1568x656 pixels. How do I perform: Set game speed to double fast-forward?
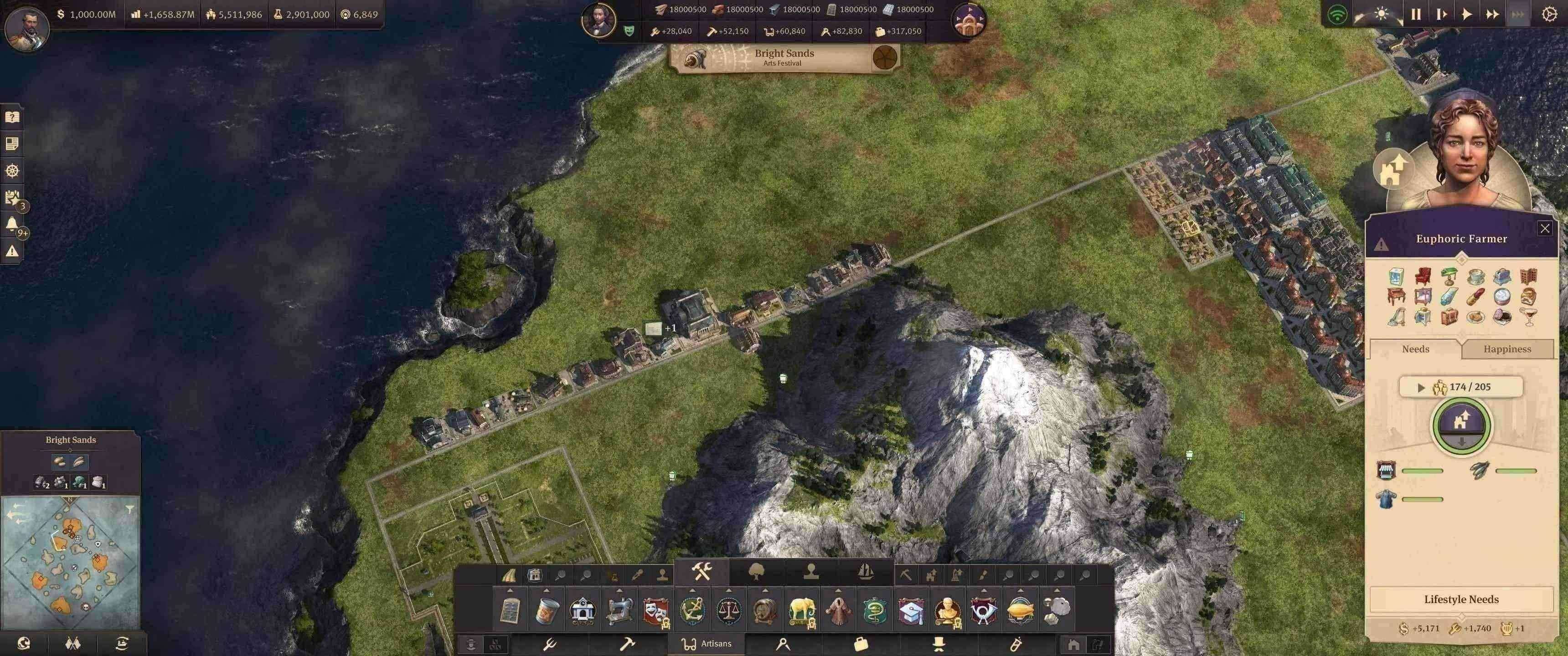click(x=1492, y=14)
